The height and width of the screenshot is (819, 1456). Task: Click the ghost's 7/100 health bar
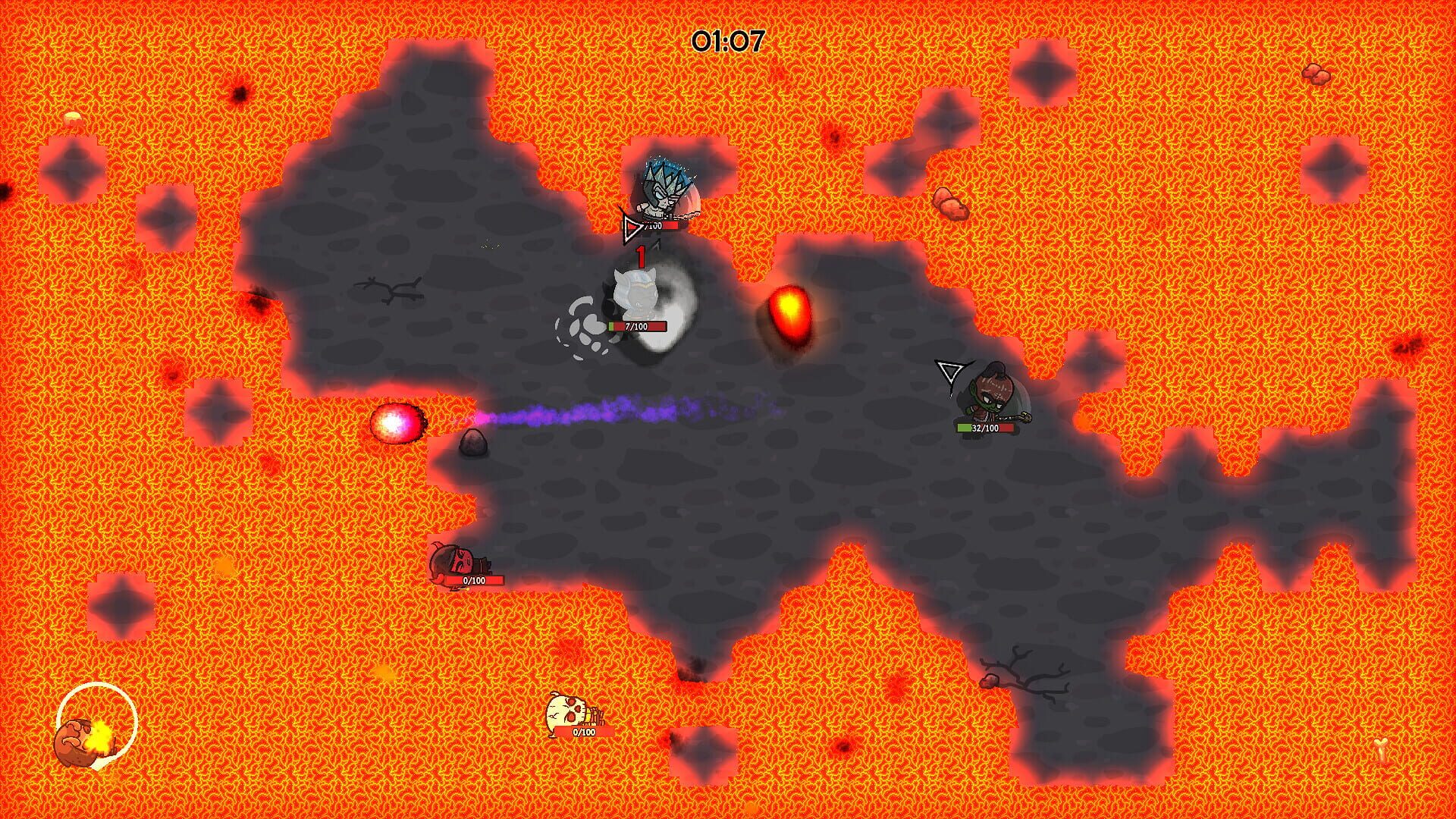pos(637,328)
